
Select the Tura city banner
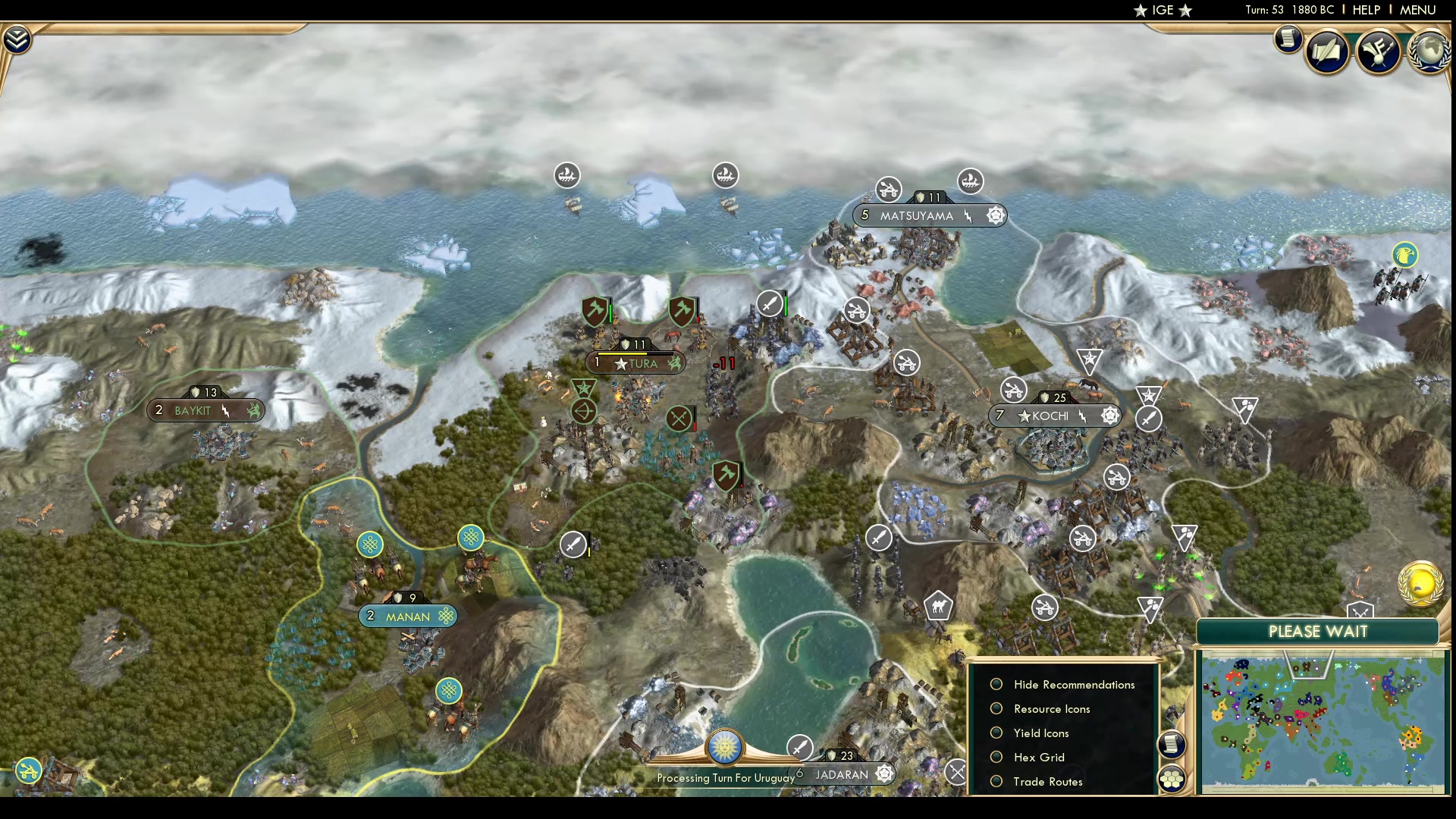point(635,363)
